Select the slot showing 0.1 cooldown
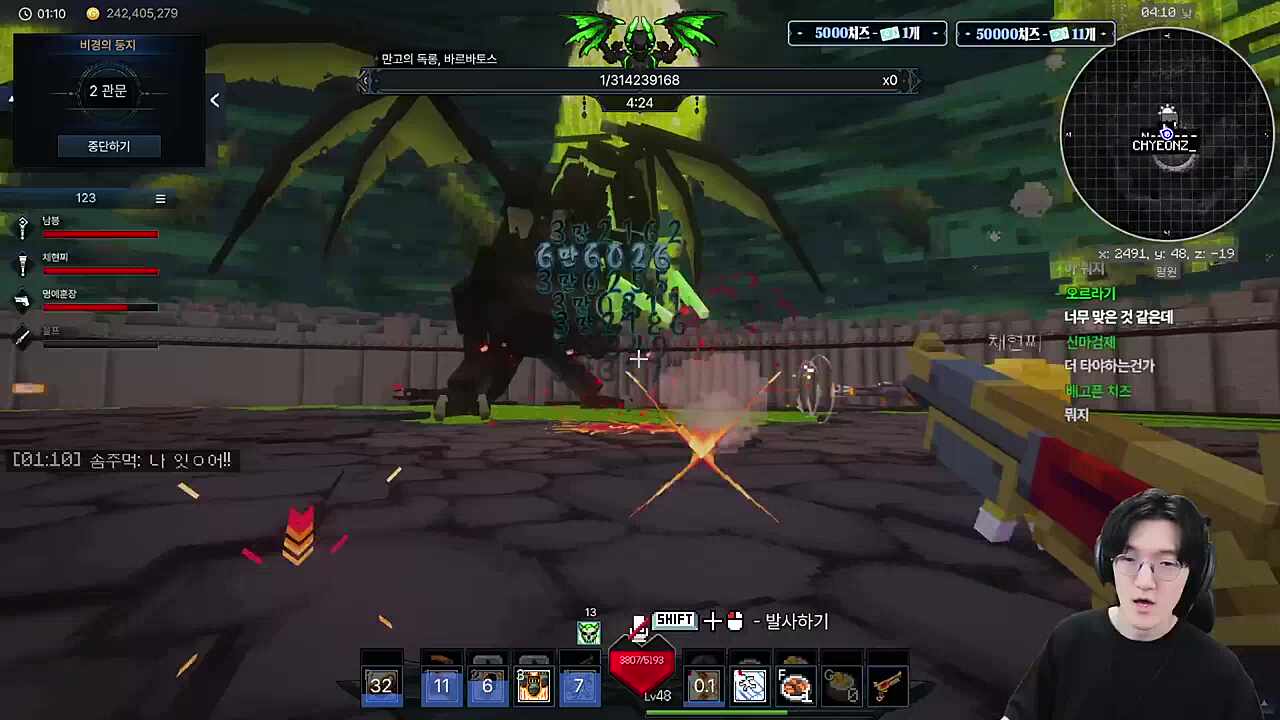Screen dimensions: 1280x720 tap(704, 685)
